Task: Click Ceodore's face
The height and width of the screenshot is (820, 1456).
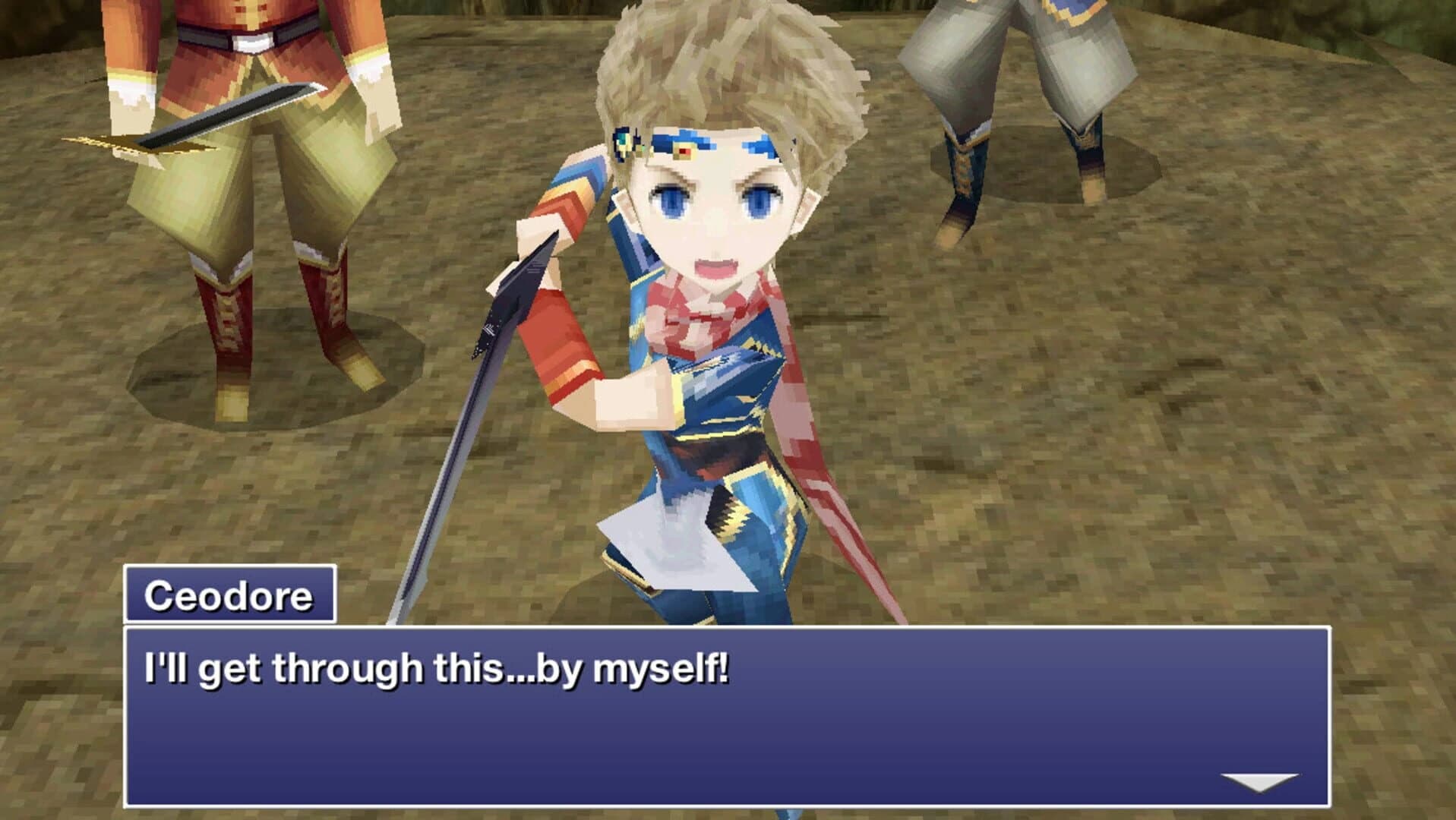Action: click(x=714, y=220)
